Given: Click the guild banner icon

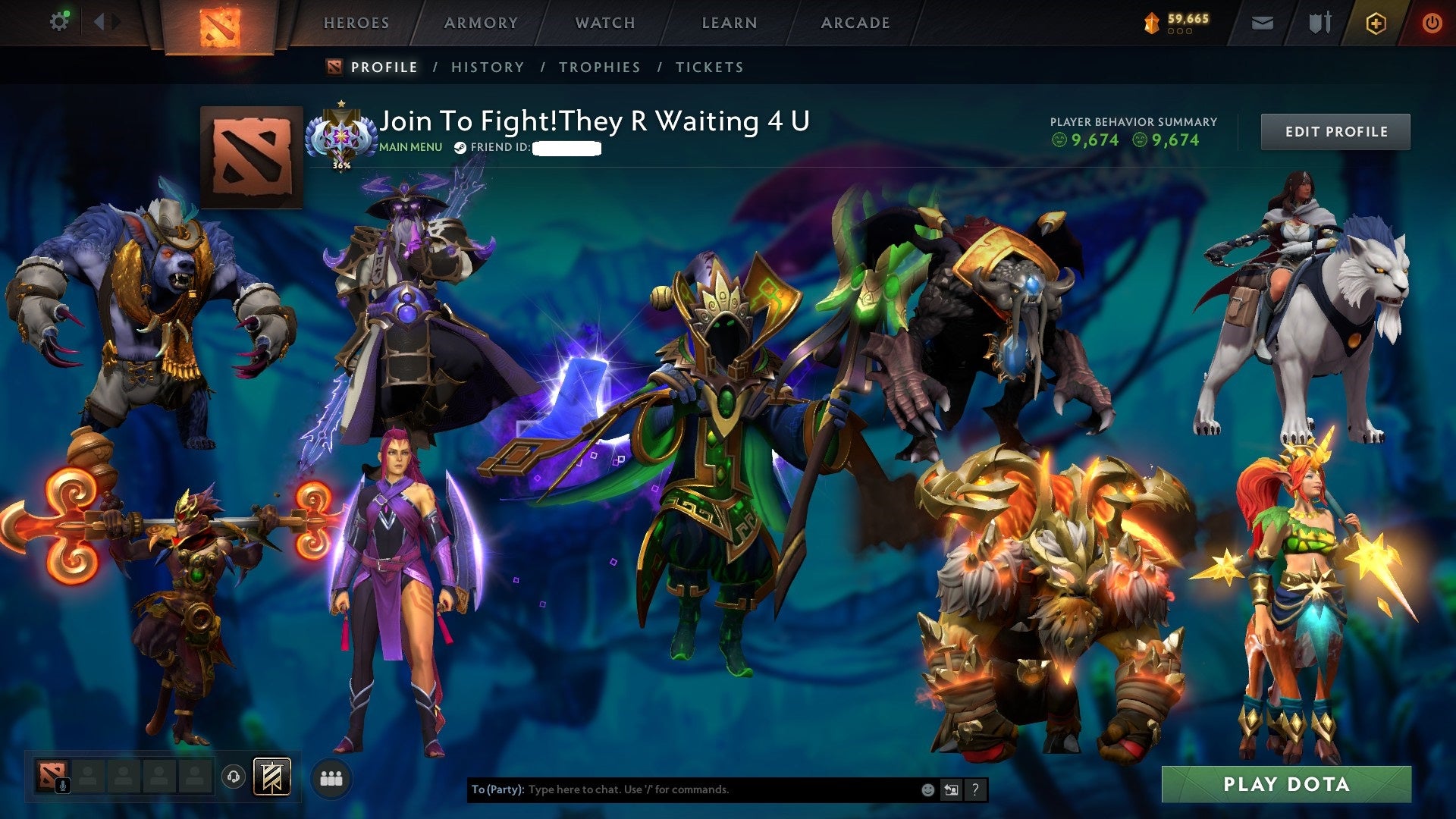Looking at the screenshot, I should (x=275, y=775).
